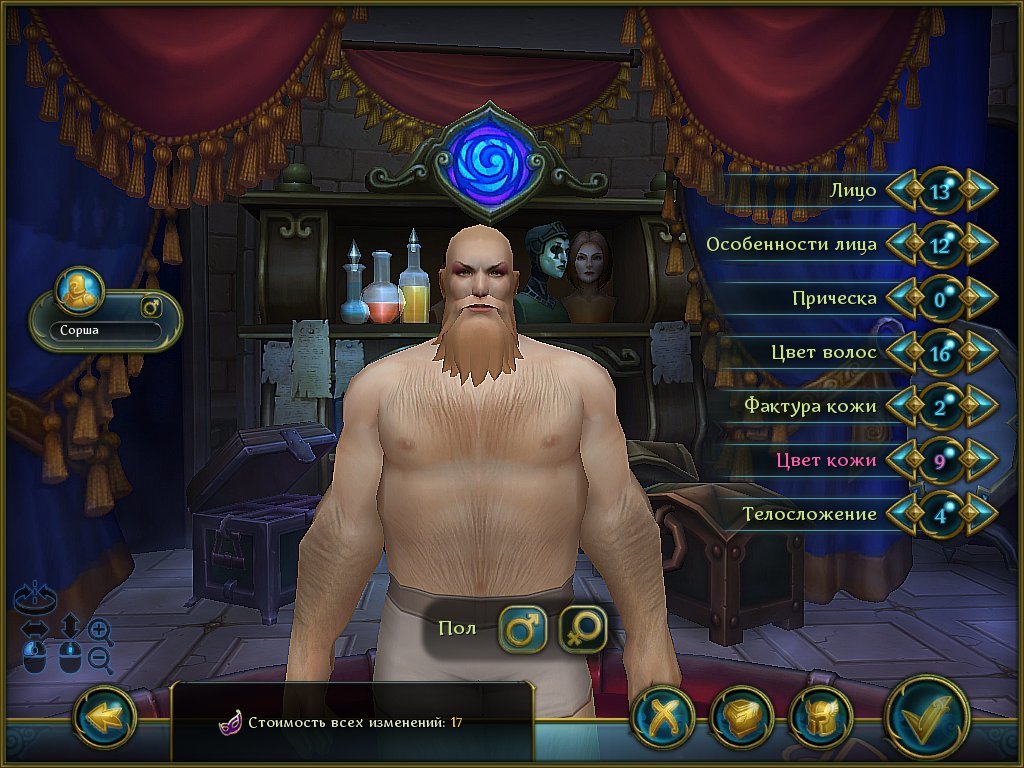Click the treasure chest button

[742, 718]
